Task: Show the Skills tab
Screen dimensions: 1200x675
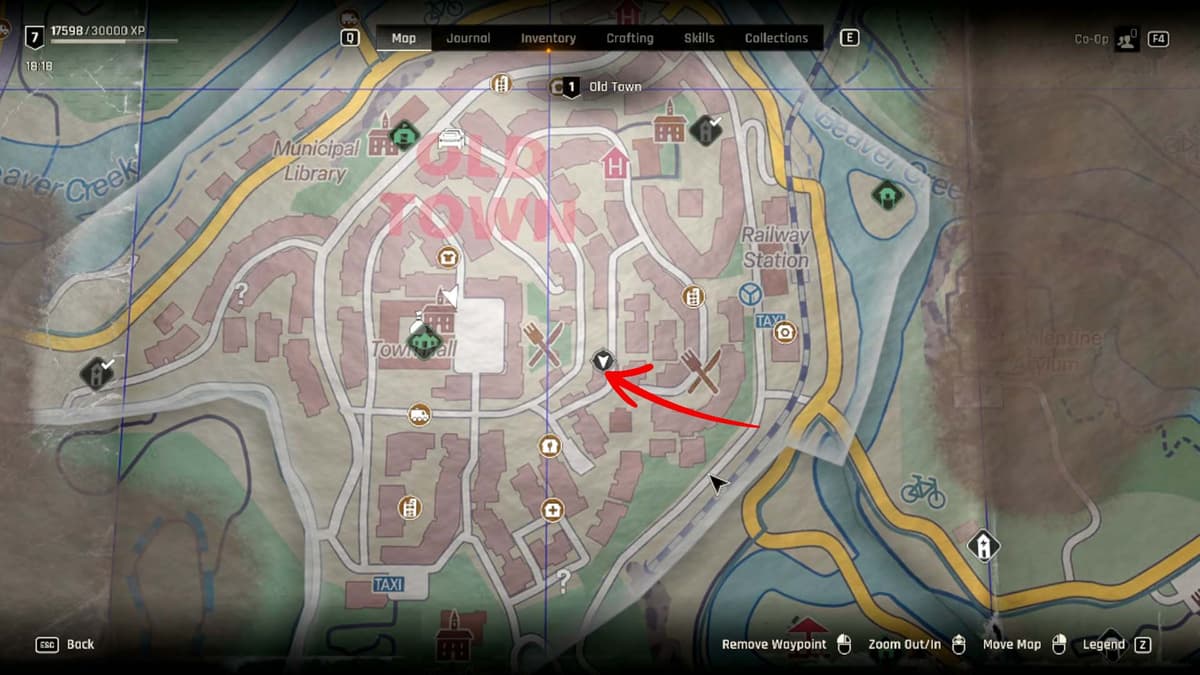Action: tap(699, 38)
